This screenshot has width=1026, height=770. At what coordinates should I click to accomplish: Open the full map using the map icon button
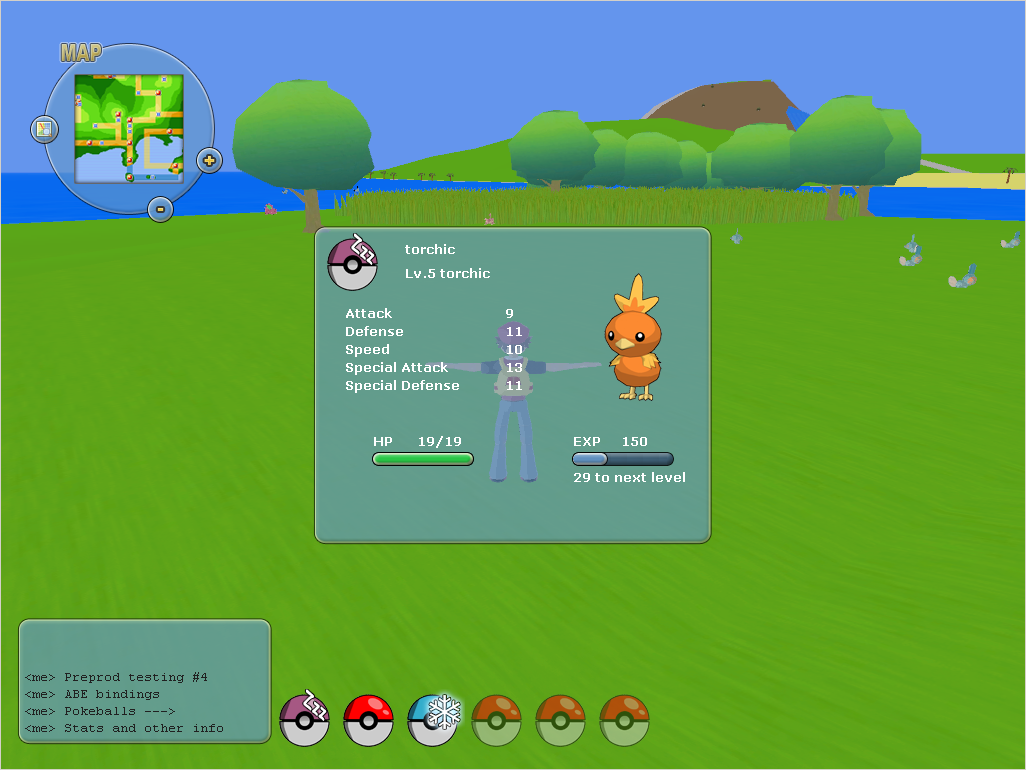pos(44,129)
